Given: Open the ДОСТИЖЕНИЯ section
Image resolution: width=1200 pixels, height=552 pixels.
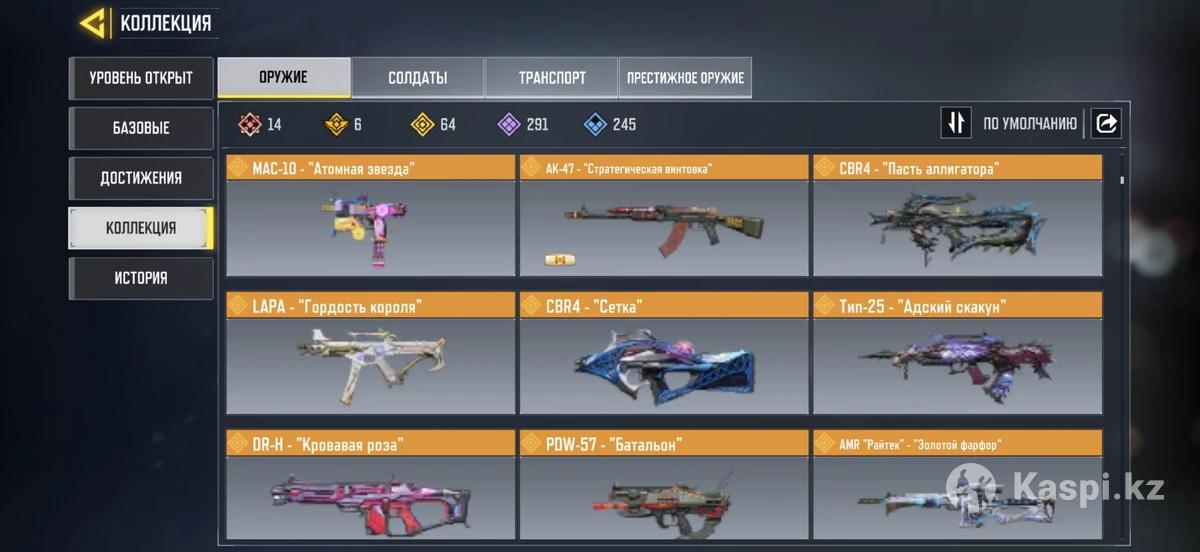Looking at the screenshot, I should pyautogui.click(x=141, y=178).
